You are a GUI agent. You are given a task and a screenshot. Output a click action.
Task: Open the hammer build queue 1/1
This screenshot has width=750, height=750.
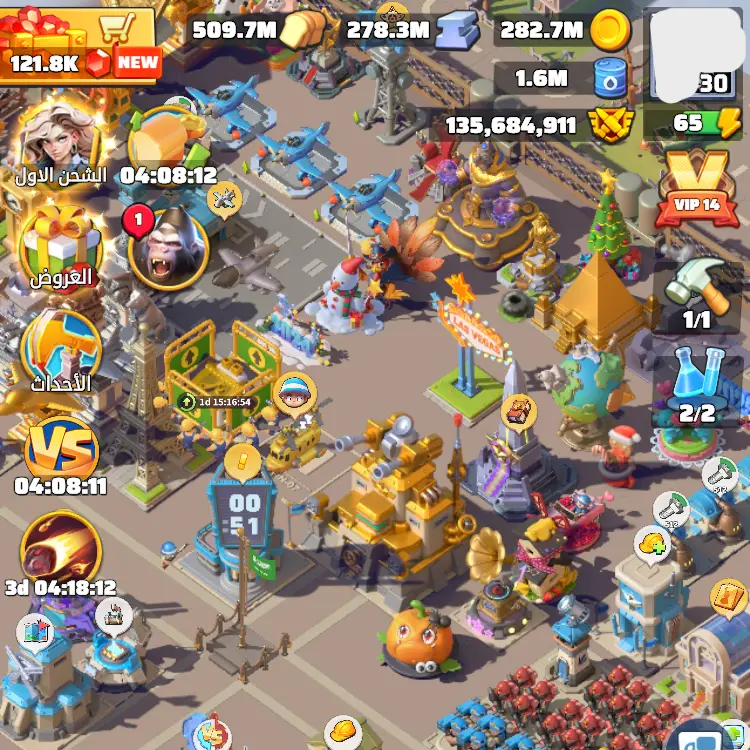pyautogui.click(x=697, y=290)
